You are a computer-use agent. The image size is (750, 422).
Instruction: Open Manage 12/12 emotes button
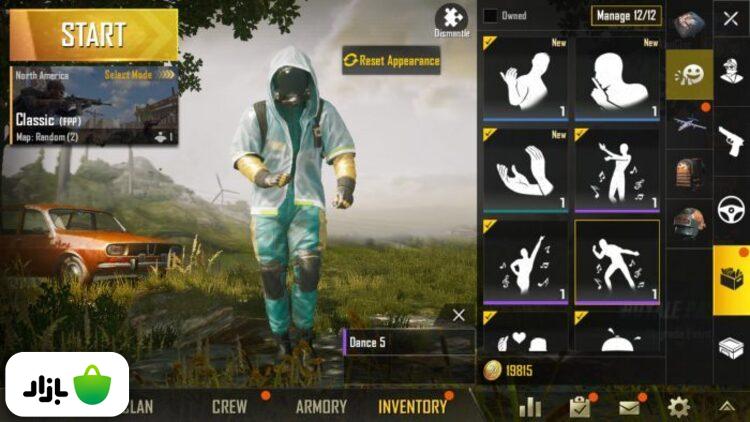pyautogui.click(x=627, y=15)
